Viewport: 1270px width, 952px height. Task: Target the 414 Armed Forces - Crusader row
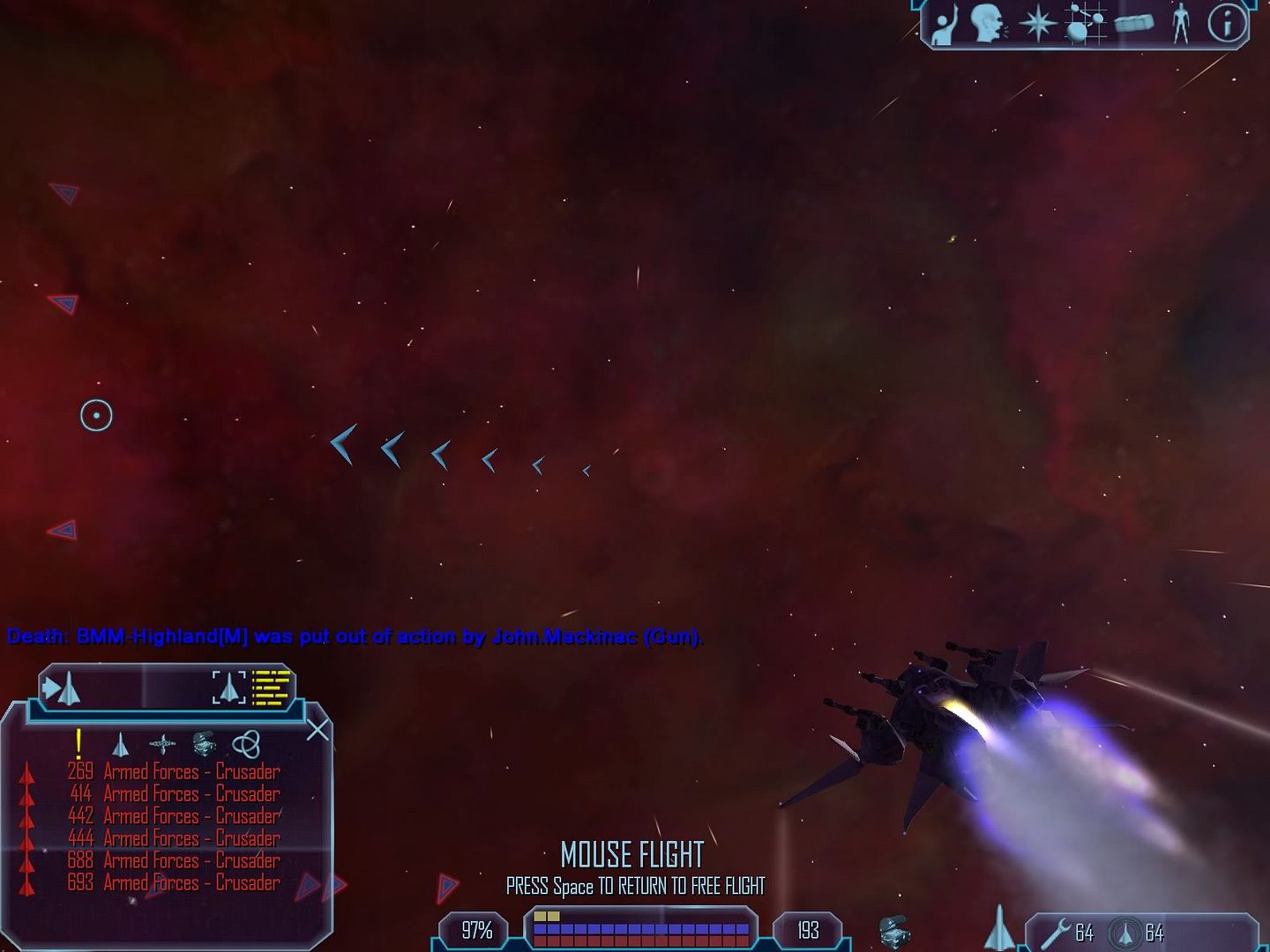click(174, 793)
